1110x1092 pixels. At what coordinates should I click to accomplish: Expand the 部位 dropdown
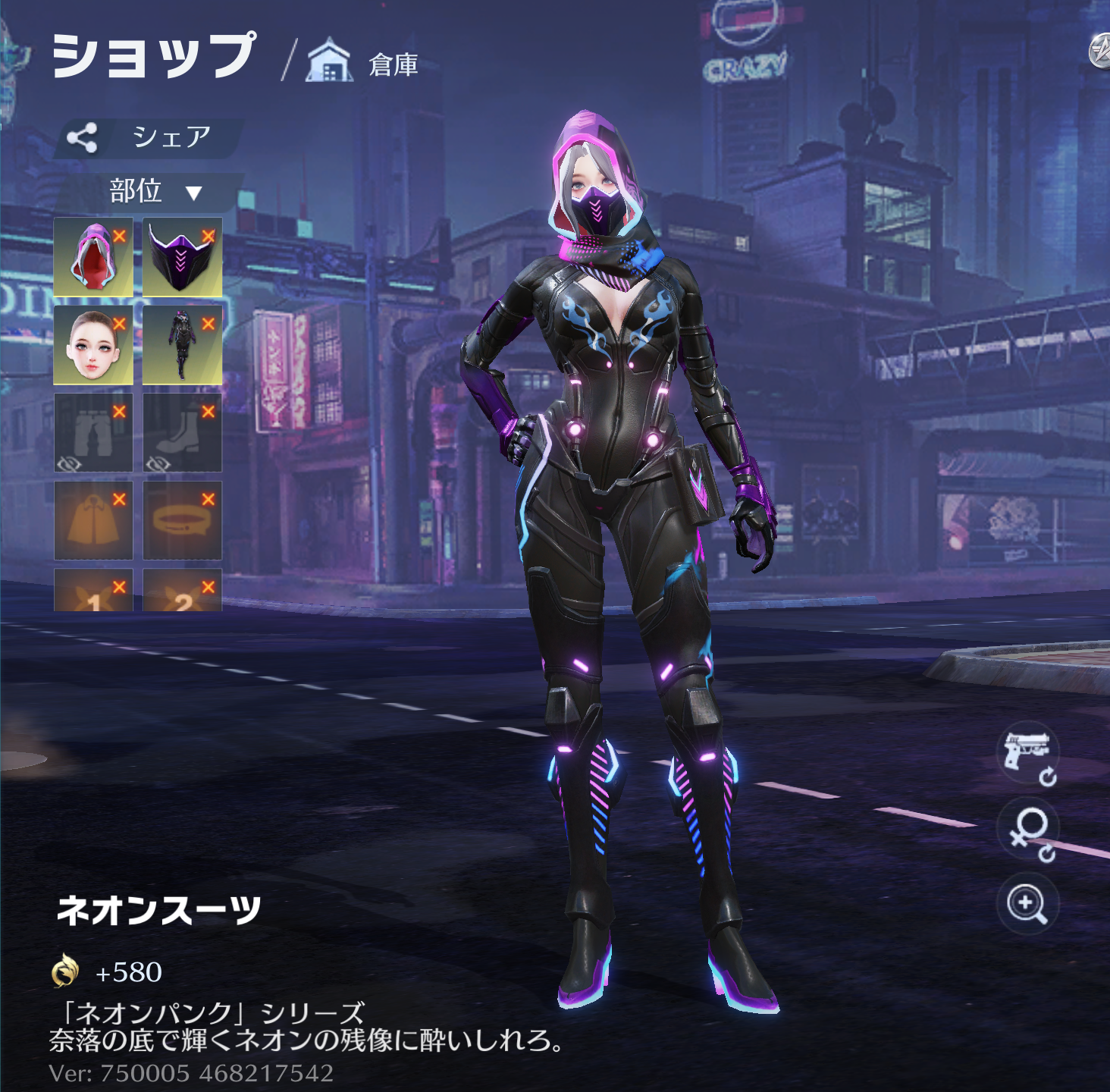(154, 191)
